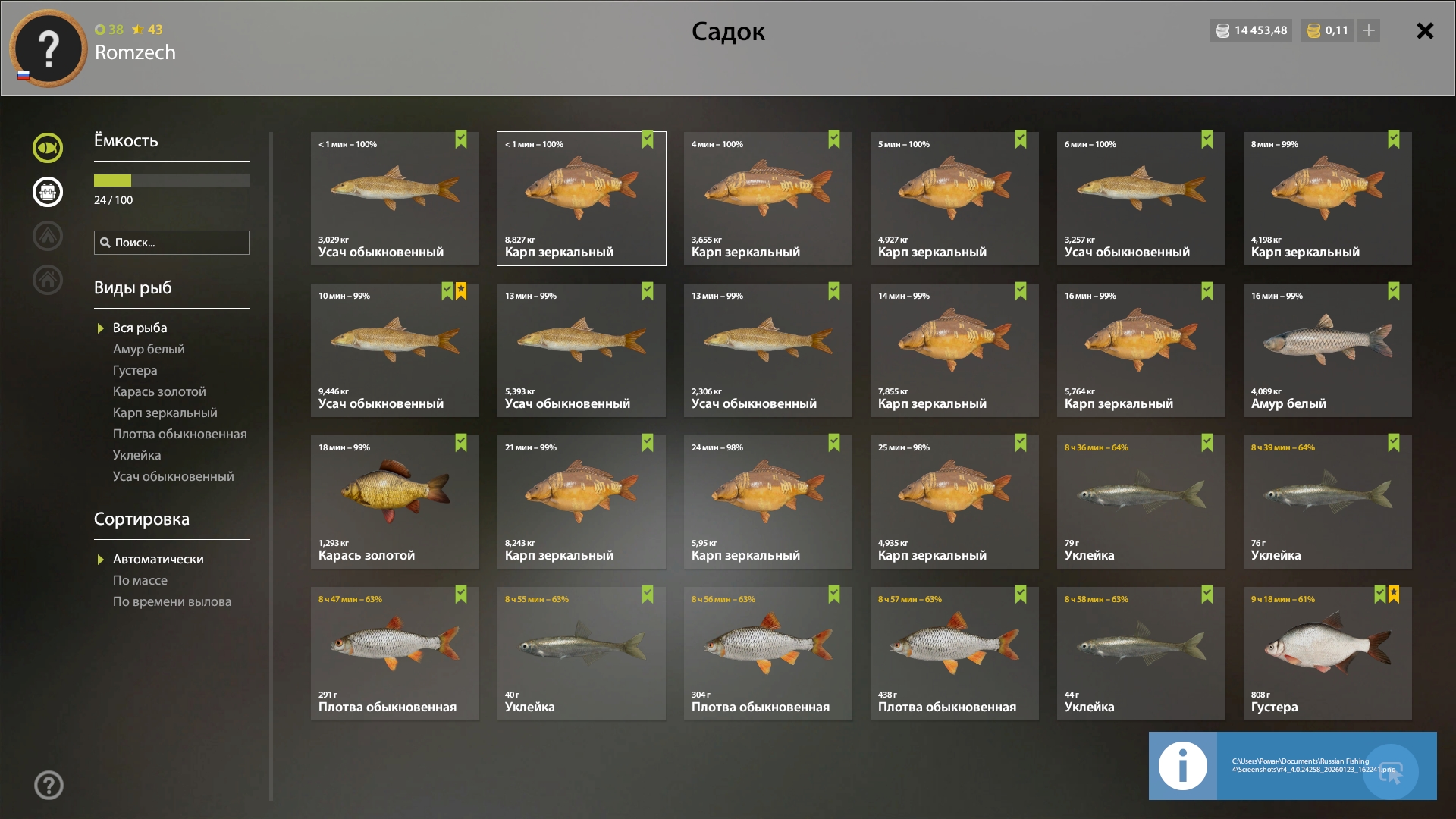
Task: Choose the 4,089 кг Амур белый card
Action: pos(1327,350)
